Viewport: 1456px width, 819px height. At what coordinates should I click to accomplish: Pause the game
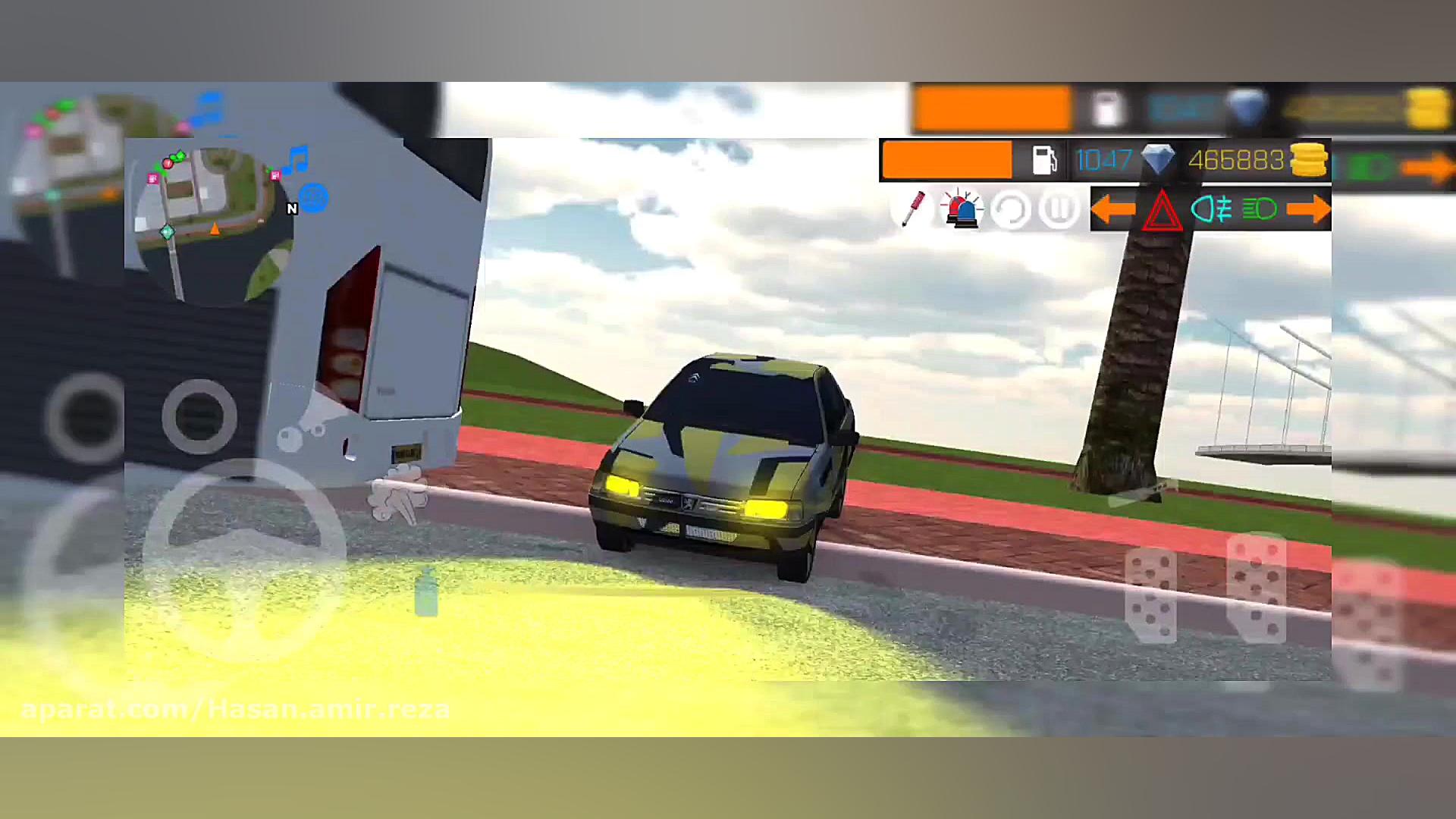1059,209
